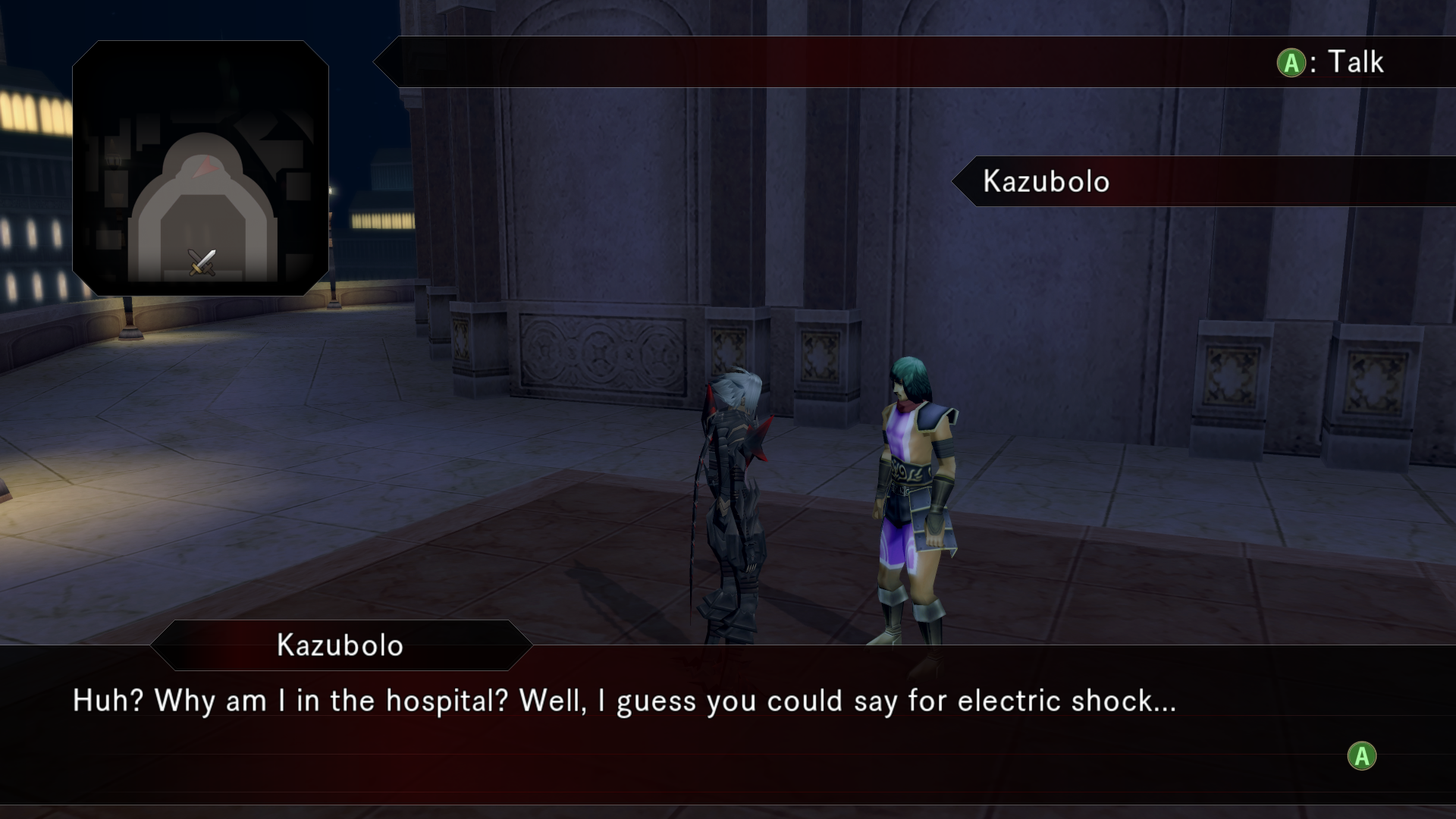The height and width of the screenshot is (819, 1456).
Task: Click the minimap in the corner
Action: click(200, 168)
